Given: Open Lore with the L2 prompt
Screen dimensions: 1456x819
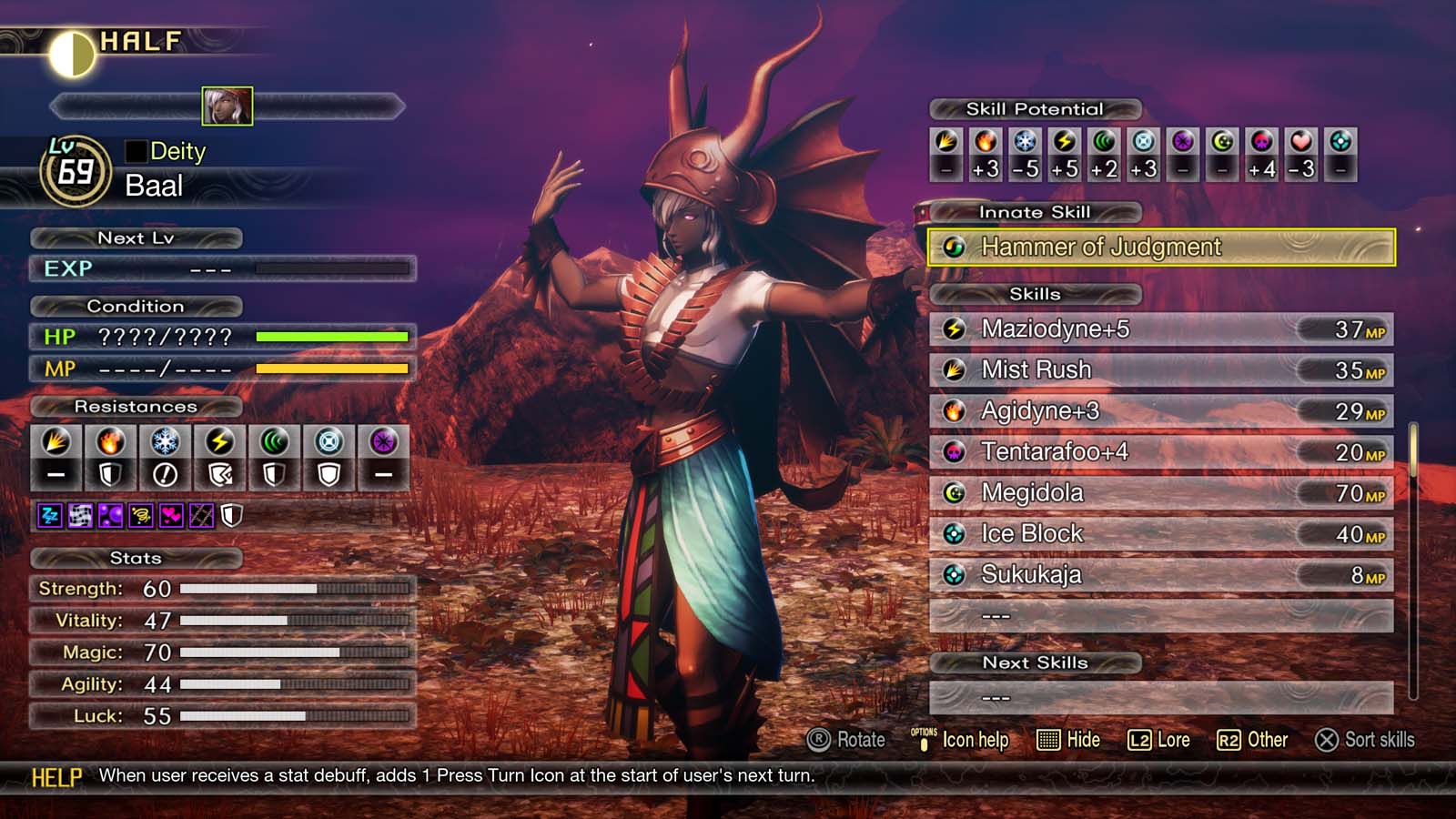Looking at the screenshot, I should (x=1158, y=740).
